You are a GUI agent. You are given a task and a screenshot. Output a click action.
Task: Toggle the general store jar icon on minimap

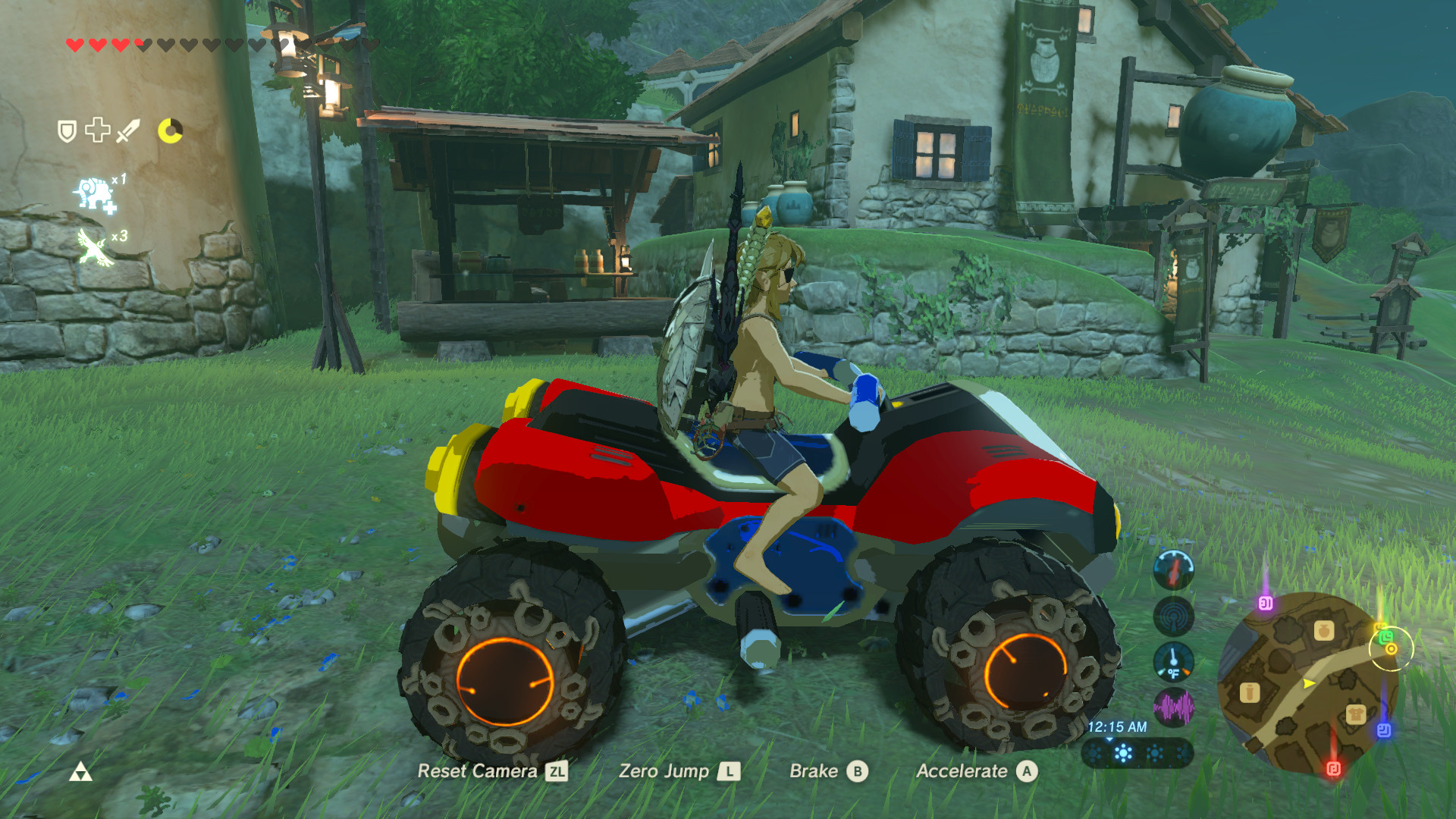pyautogui.click(x=1323, y=629)
